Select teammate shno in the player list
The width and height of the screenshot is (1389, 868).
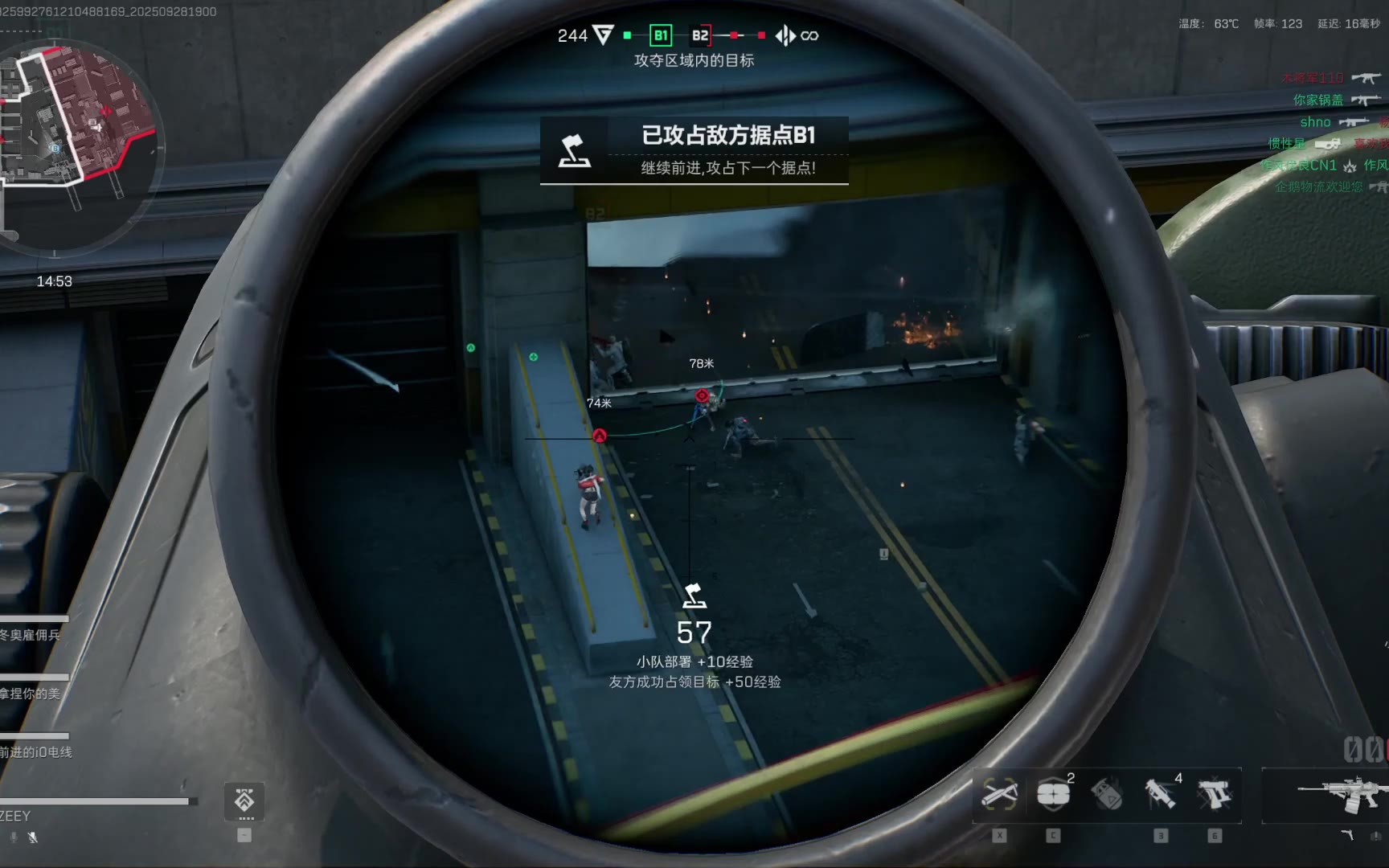click(x=1316, y=122)
